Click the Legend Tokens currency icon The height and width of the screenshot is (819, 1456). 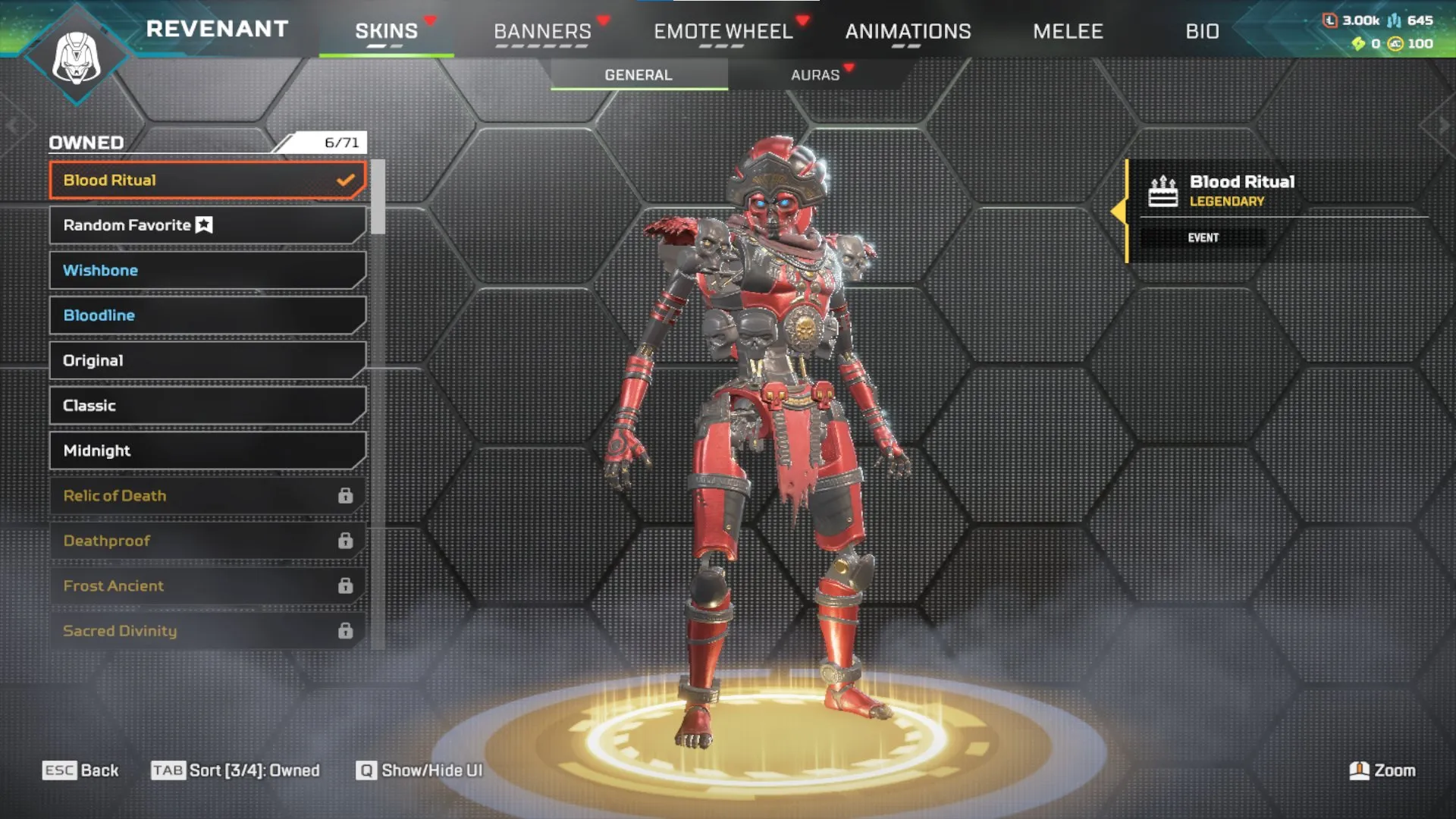click(x=1332, y=21)
